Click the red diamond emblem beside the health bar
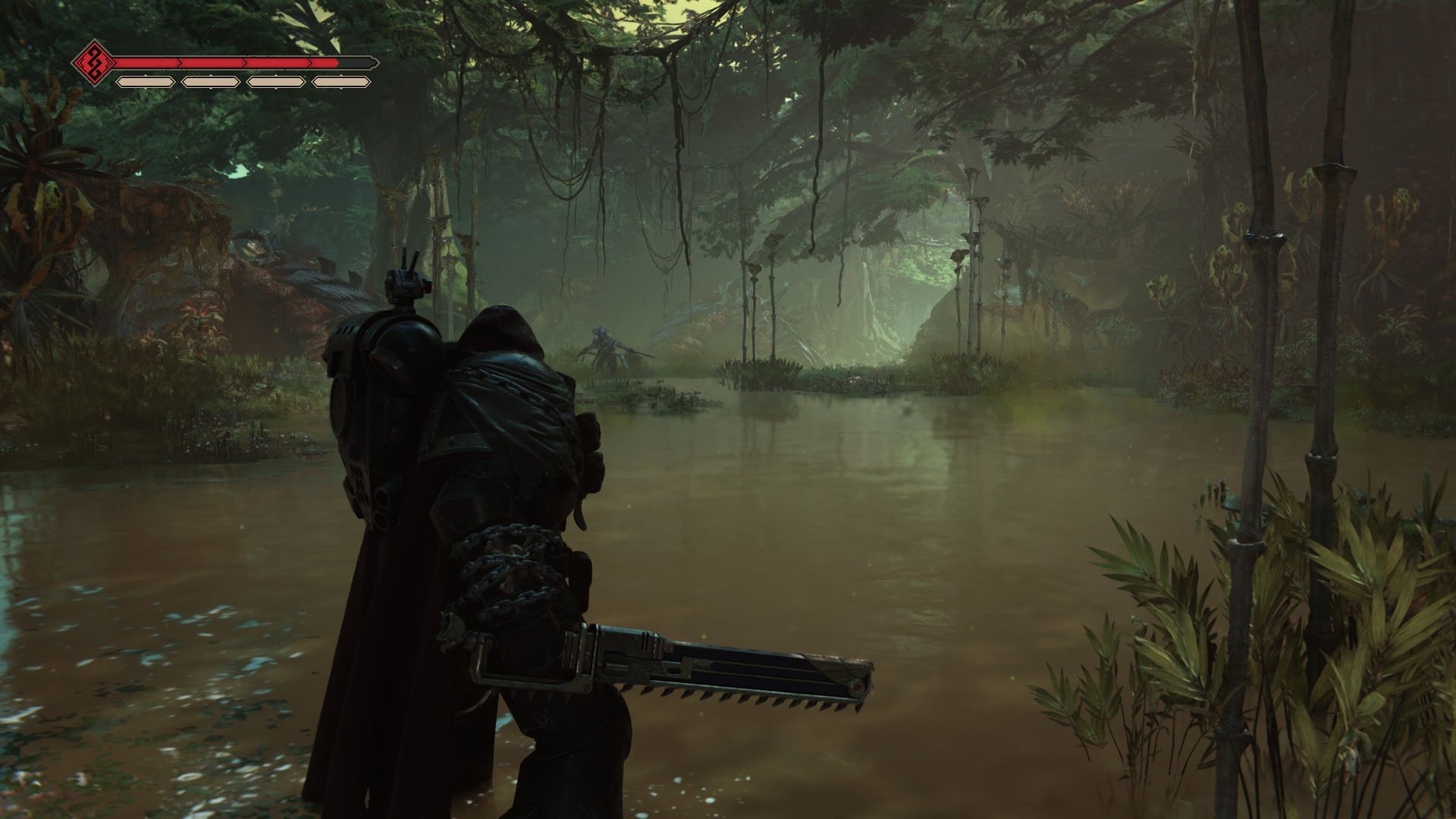 (x=93, y=62)
